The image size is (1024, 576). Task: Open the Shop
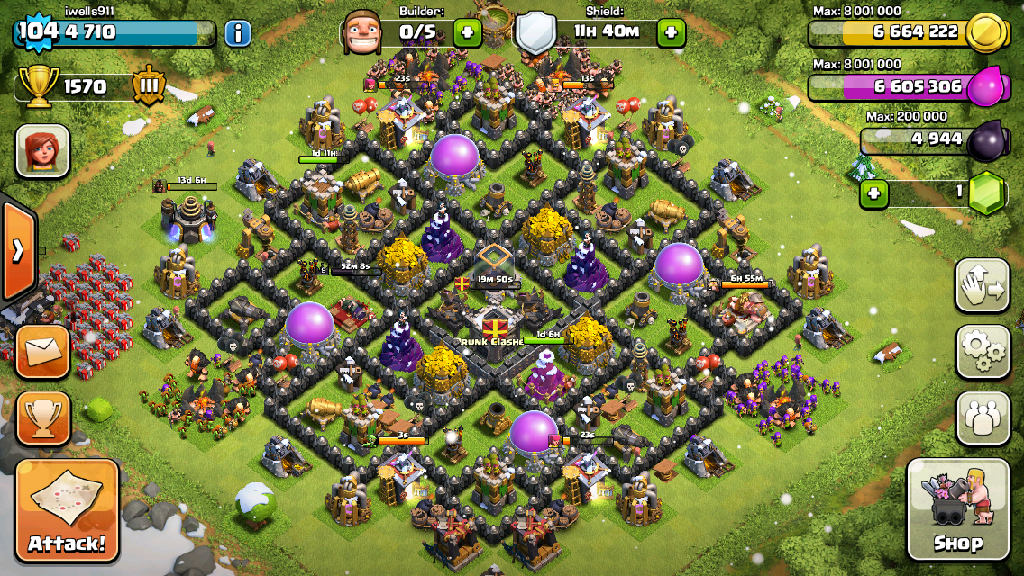point(957,508)
